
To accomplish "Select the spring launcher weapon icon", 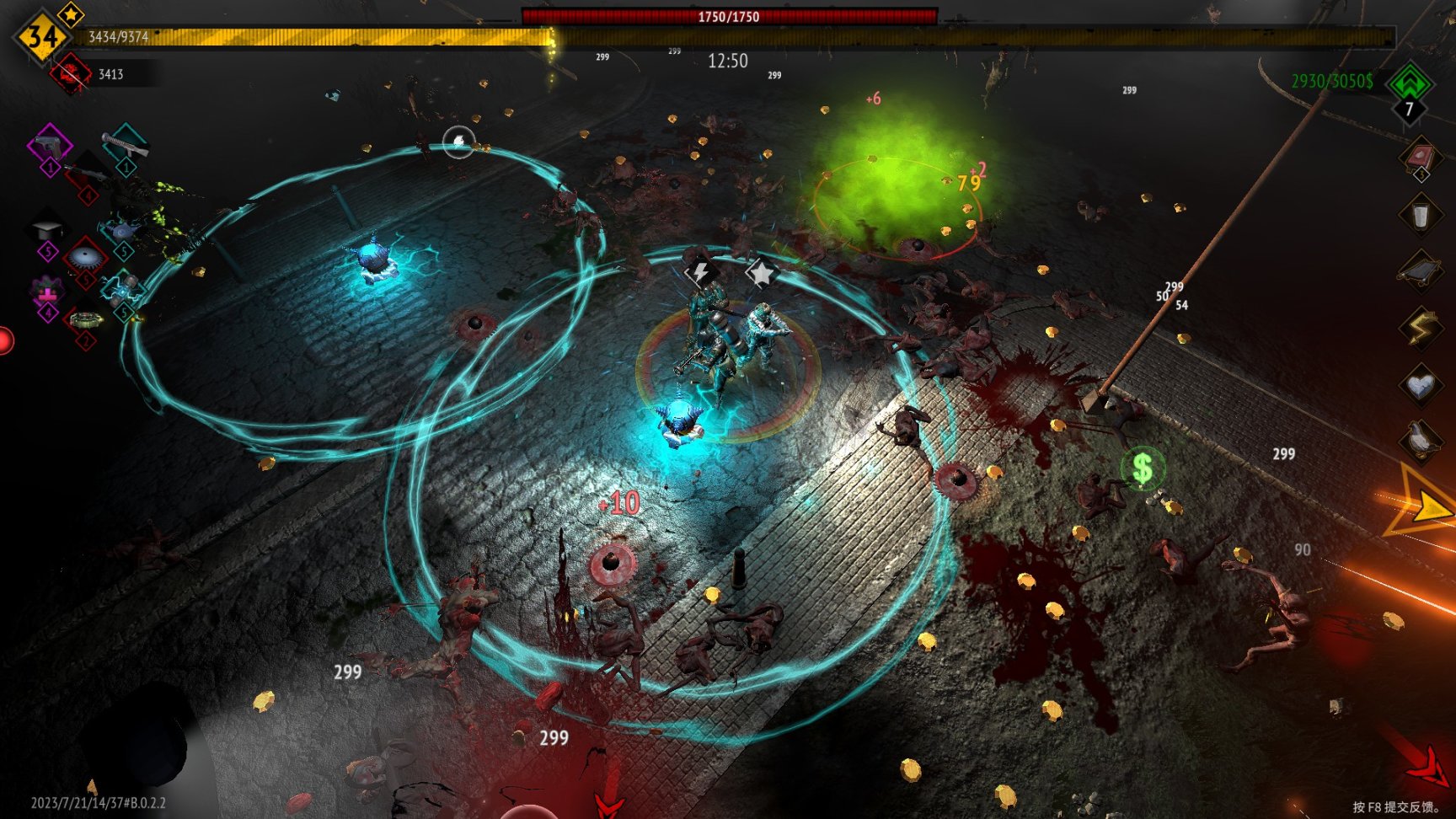I will coord(125,144).
